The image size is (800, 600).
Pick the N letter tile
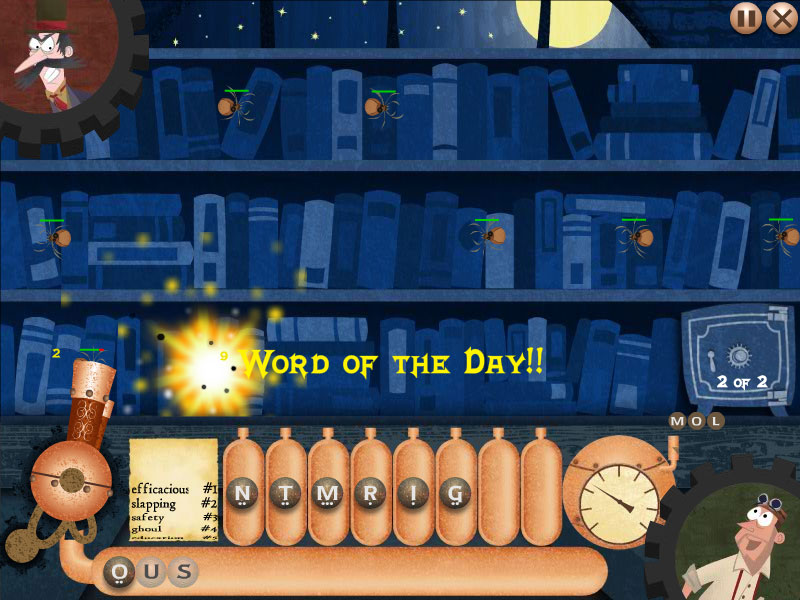242,492
